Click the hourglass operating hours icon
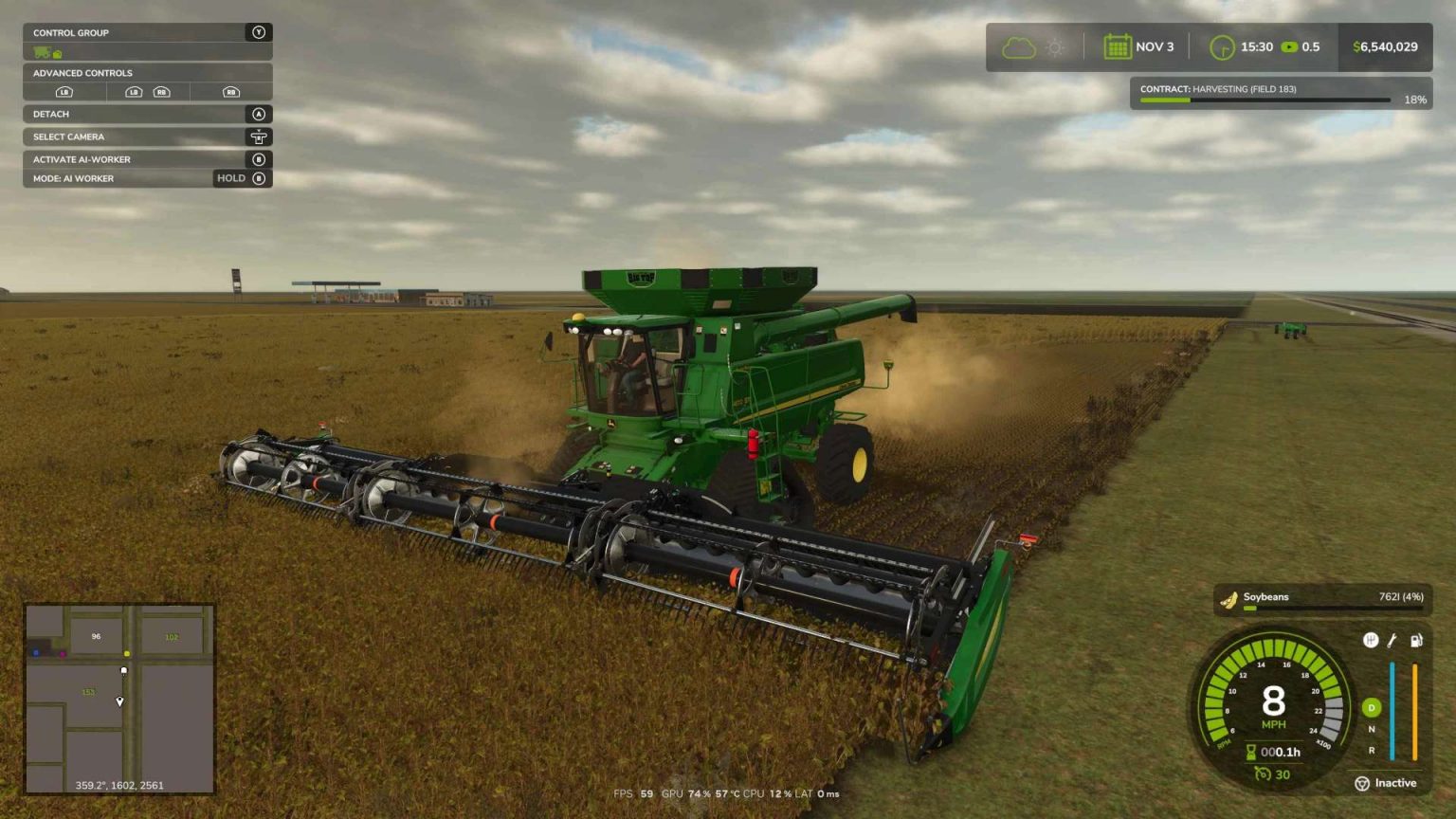This screenshot has height=819, width=1456. coord(1250,752)
